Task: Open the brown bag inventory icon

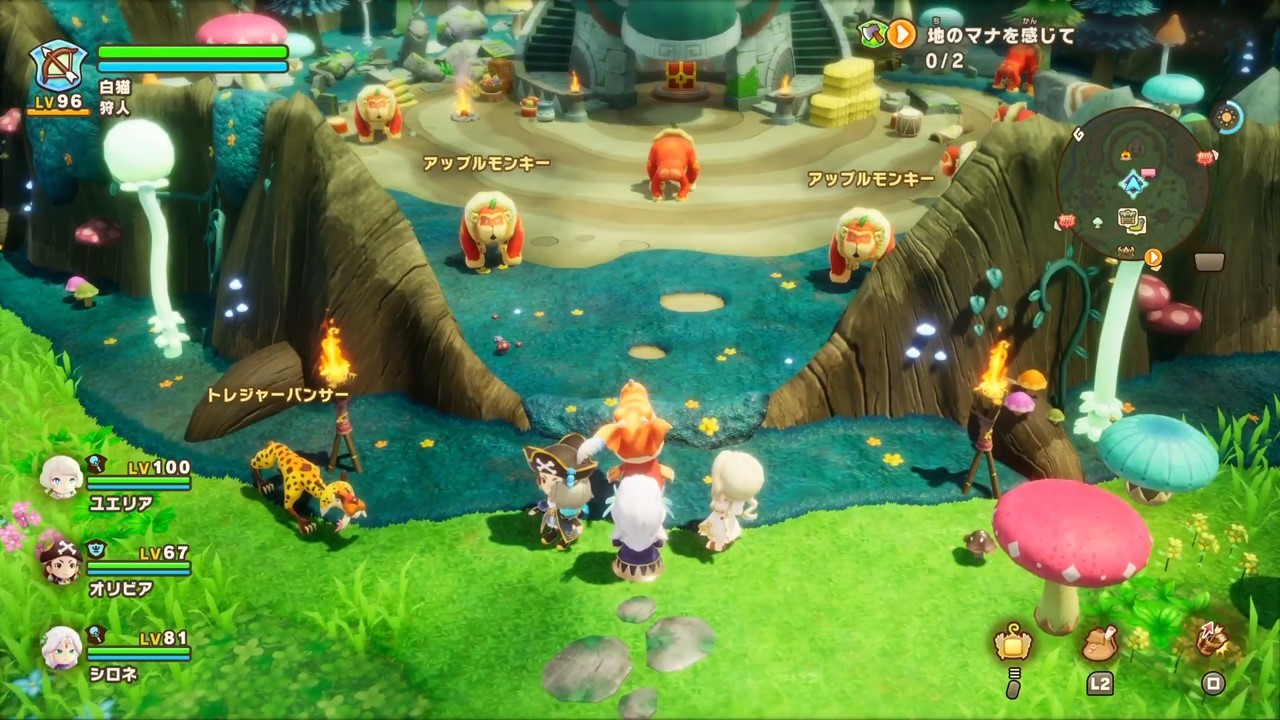Action: coord(1099,643)
